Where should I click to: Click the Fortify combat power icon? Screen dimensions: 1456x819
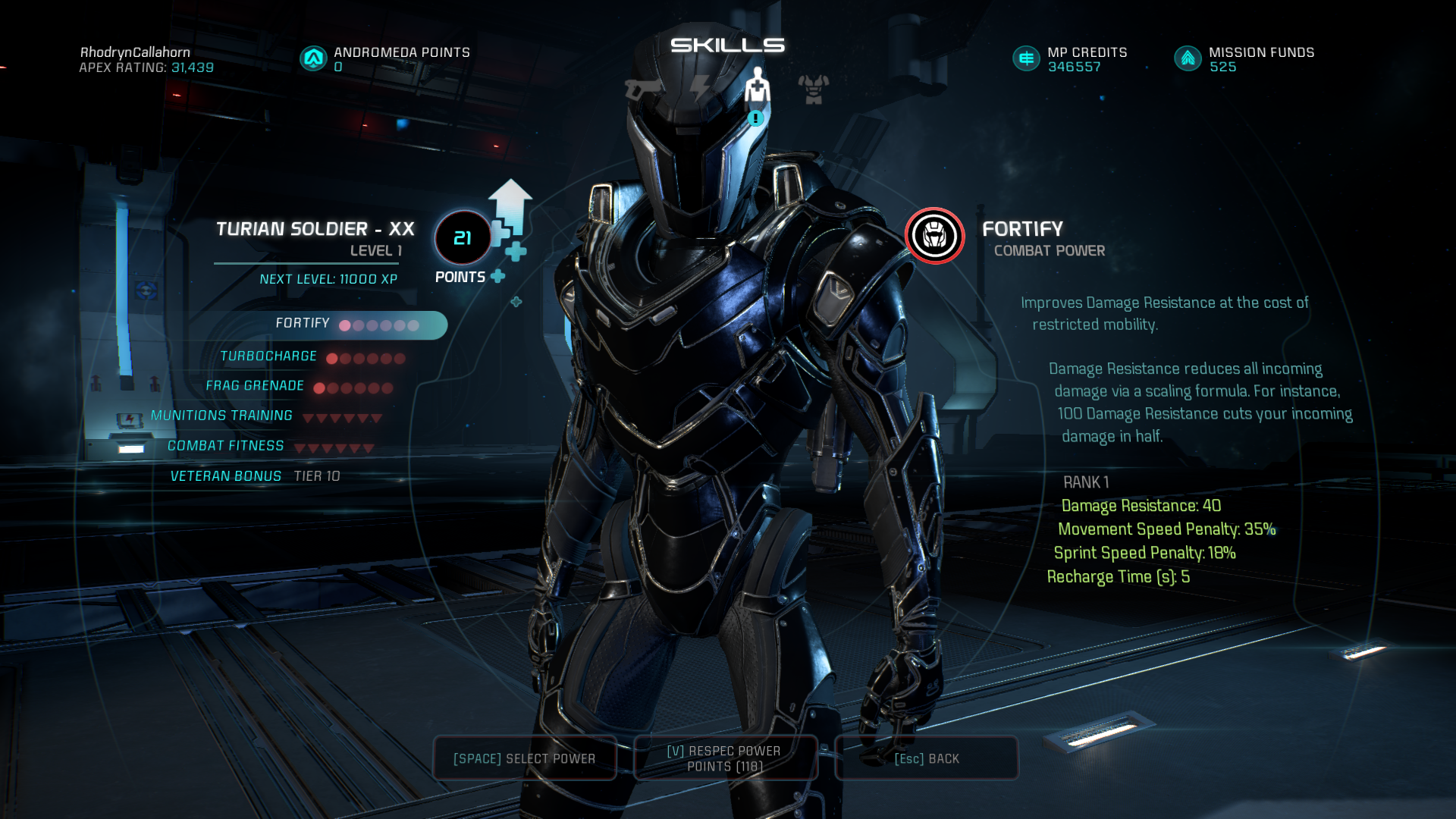pos(934,236)
